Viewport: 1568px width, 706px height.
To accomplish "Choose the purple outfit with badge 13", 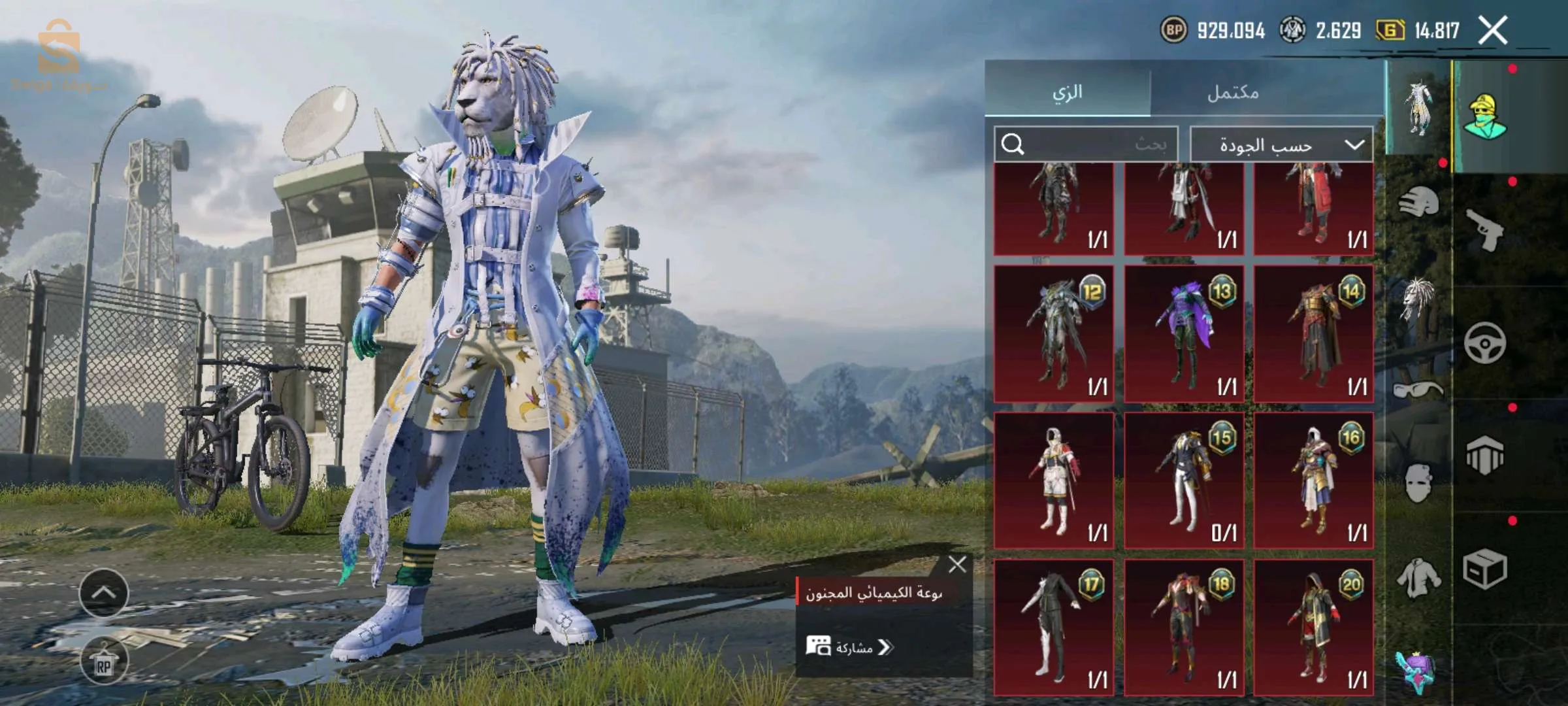I will (x=1183, y=333).
